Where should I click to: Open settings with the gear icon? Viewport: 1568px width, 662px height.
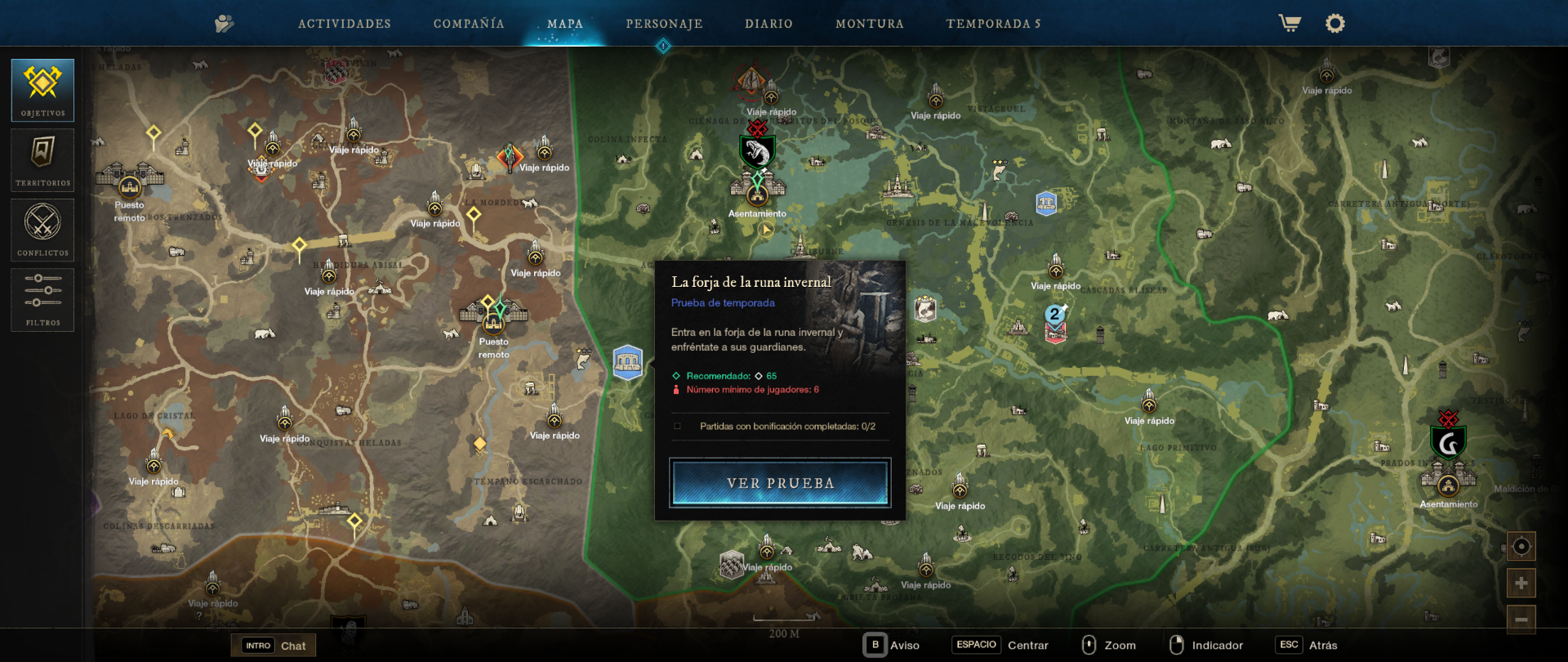coord(1334,24)
